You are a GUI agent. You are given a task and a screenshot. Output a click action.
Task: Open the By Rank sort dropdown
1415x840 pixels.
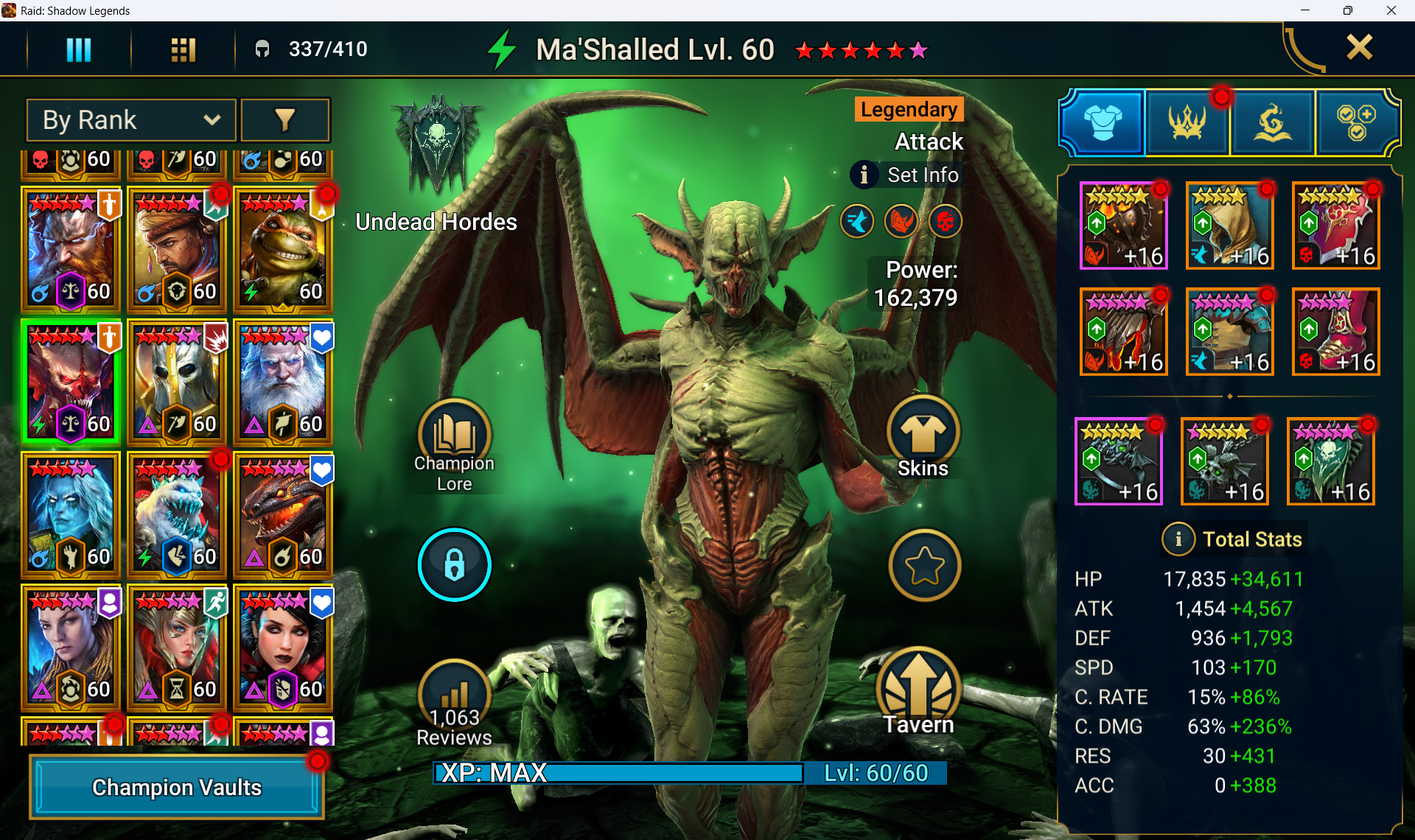[131, 120]
